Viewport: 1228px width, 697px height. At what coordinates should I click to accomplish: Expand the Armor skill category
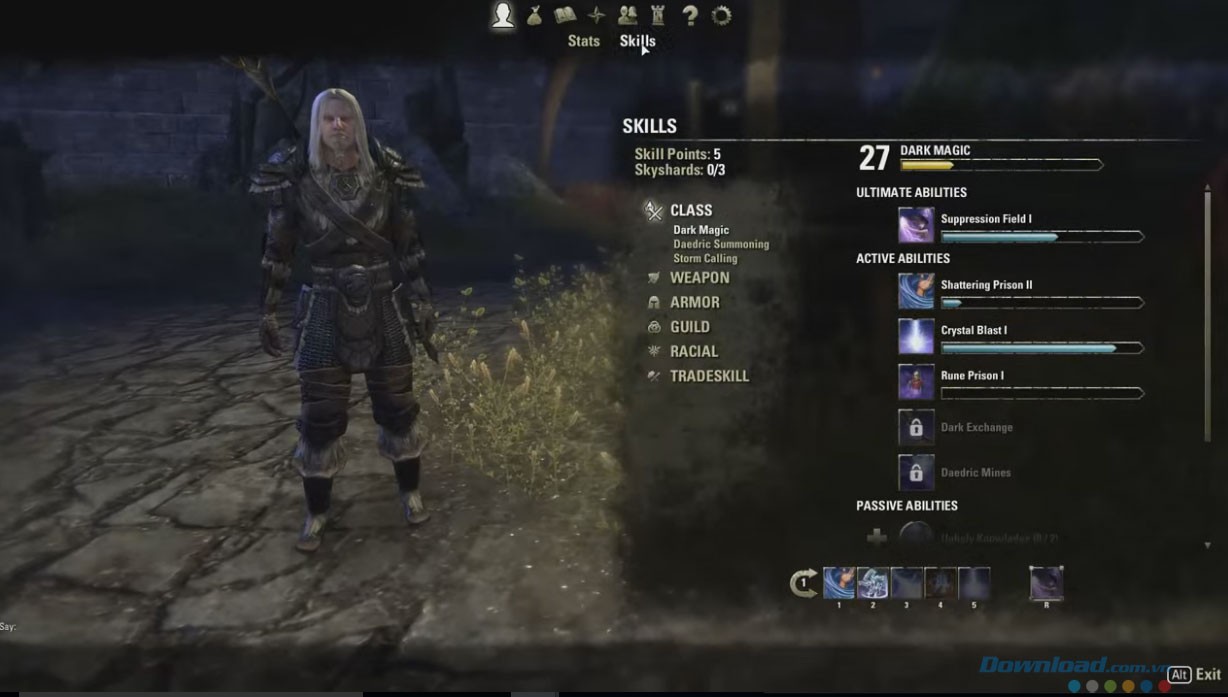click(x=694, y=302)
